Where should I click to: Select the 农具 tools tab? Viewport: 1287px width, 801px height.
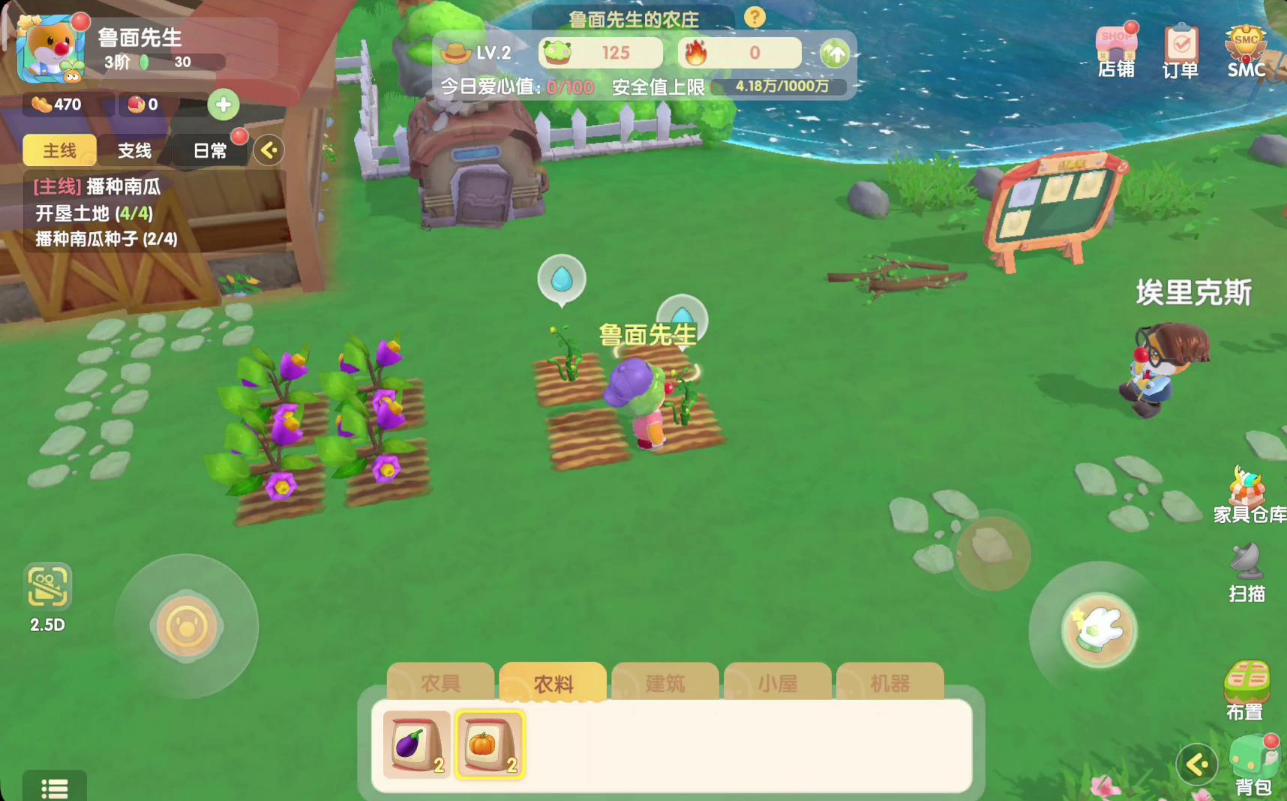[x=441, y=683]
